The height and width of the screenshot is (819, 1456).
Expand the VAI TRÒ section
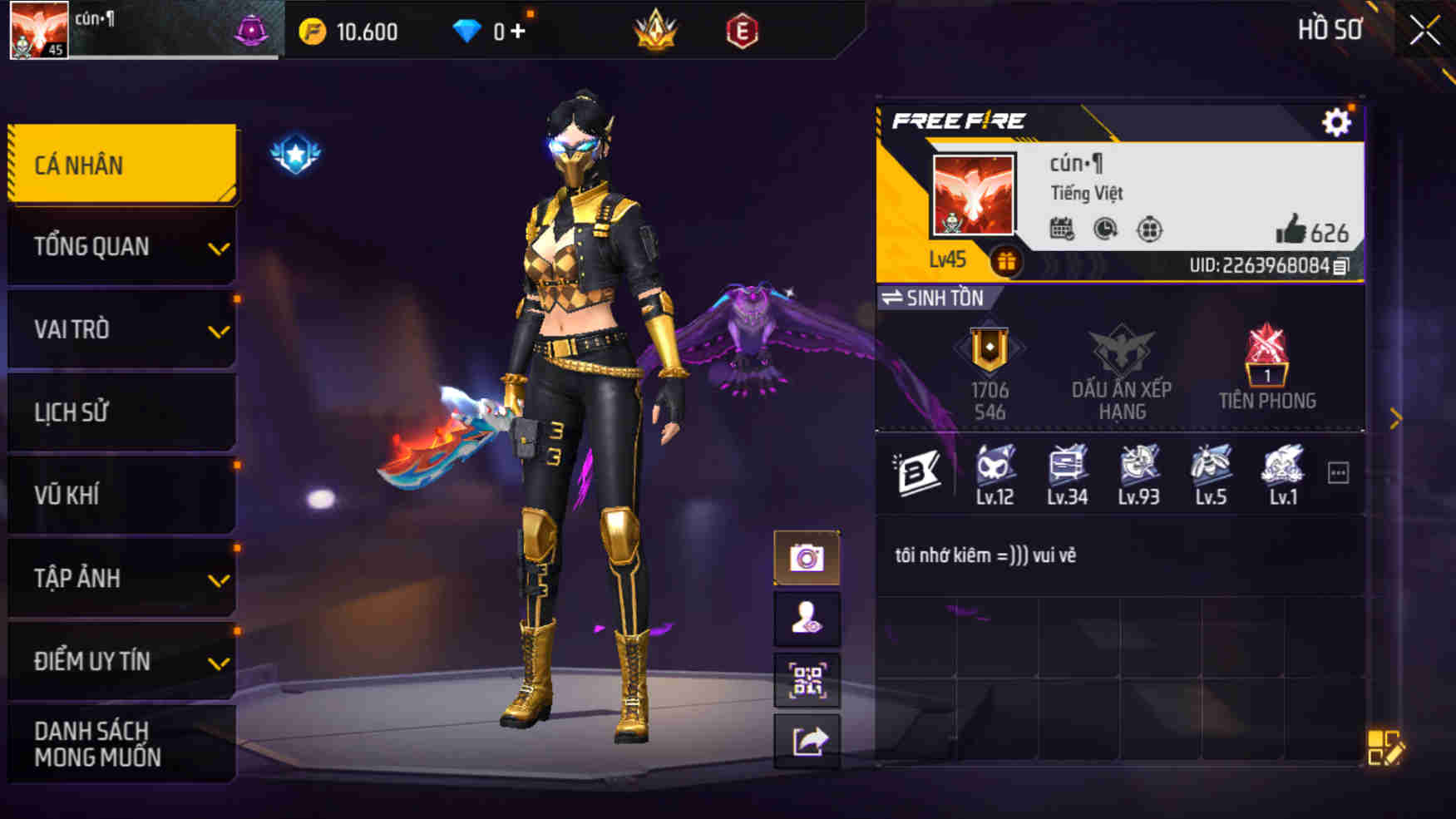[121, 329]
